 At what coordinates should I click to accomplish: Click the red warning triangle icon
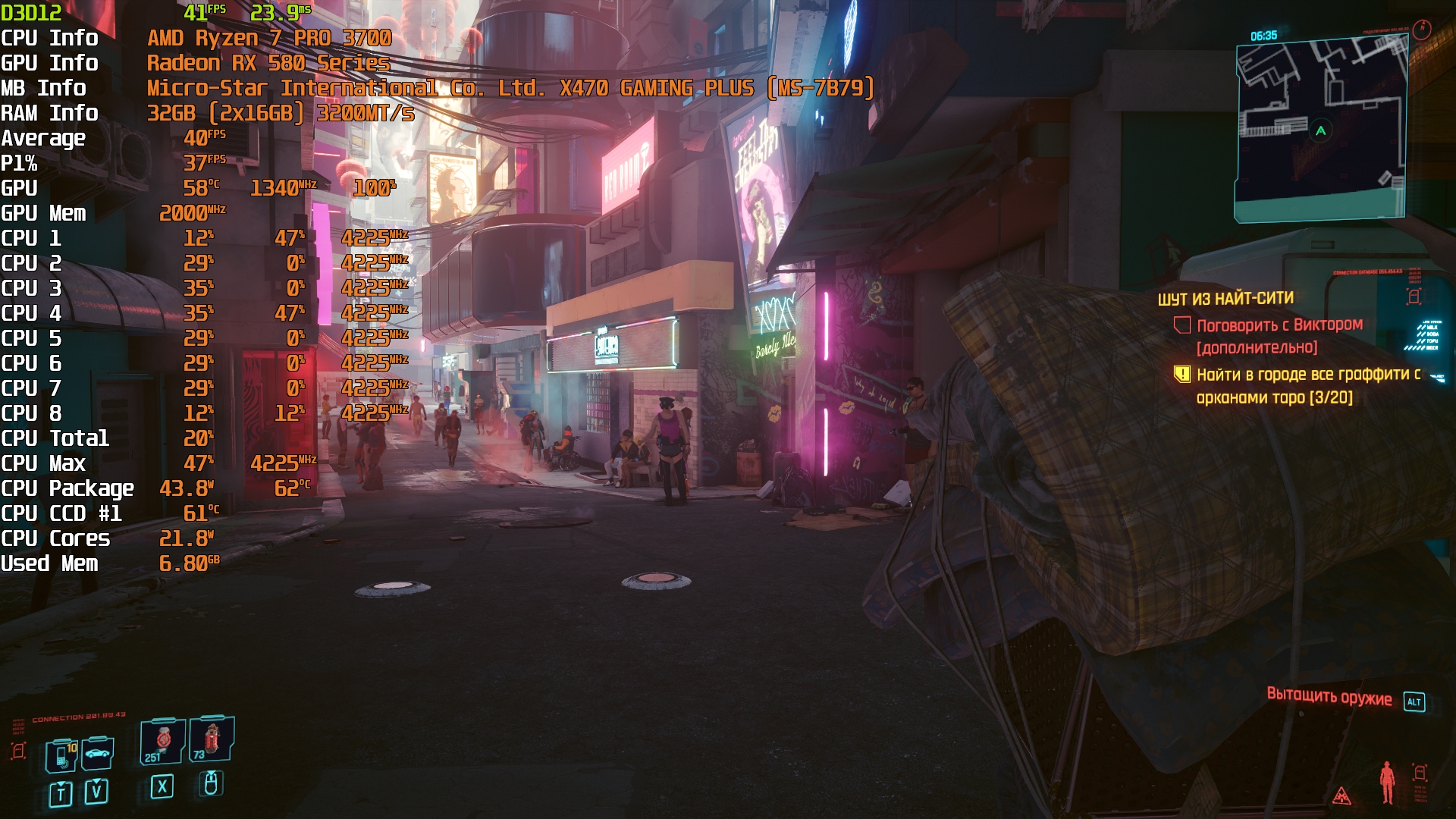(x=1341, y=795)
